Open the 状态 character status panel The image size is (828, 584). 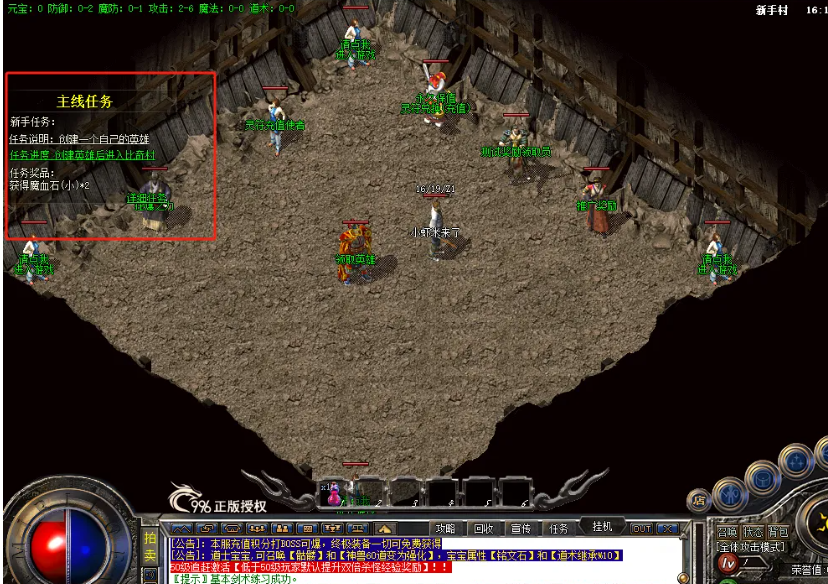click(x=753, y=532)
